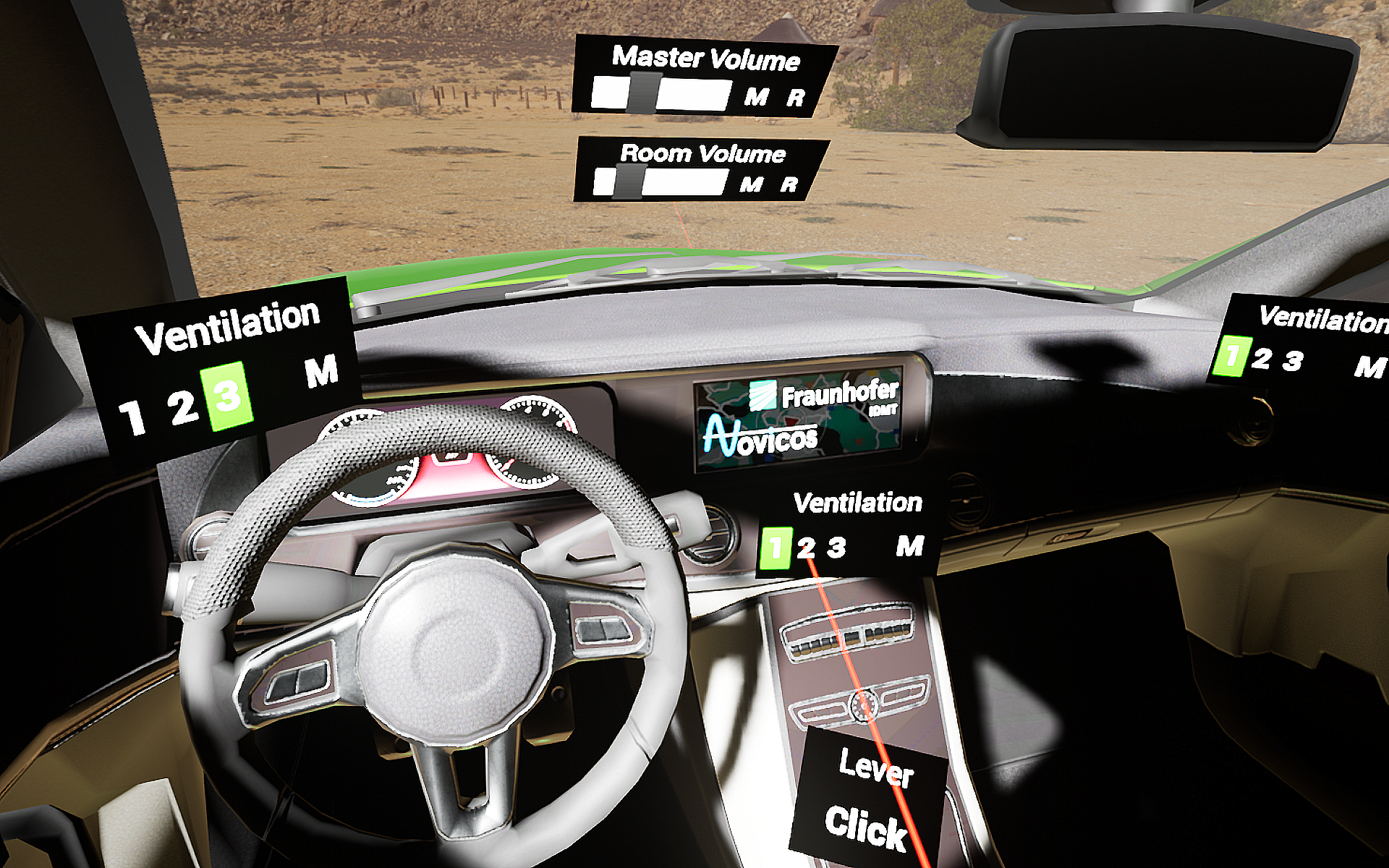
Task: Set passenger-side Ventilation to level 2
Action: click(1261, 358)
